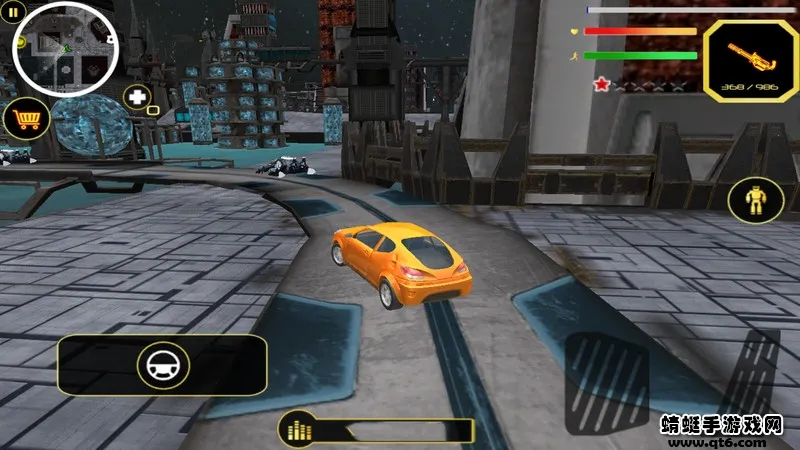800x450 pixels.
Task: Tap the steering wheel control panel
Action: pyautogui.click(x=162, y=365)
